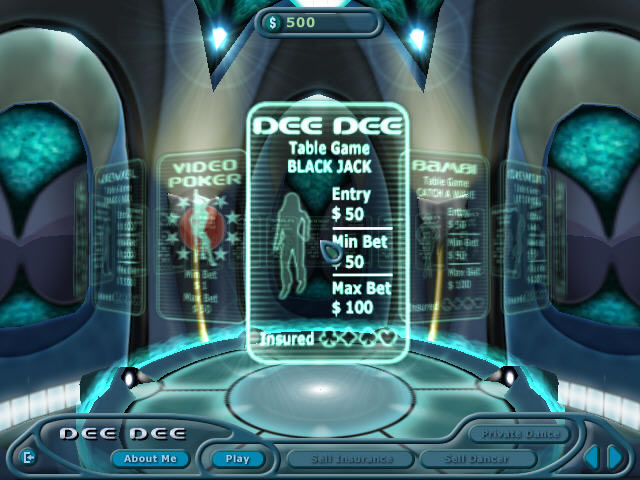Click the Sell Dancer button
Screen dimensions: 640x480
pos(478,459)
